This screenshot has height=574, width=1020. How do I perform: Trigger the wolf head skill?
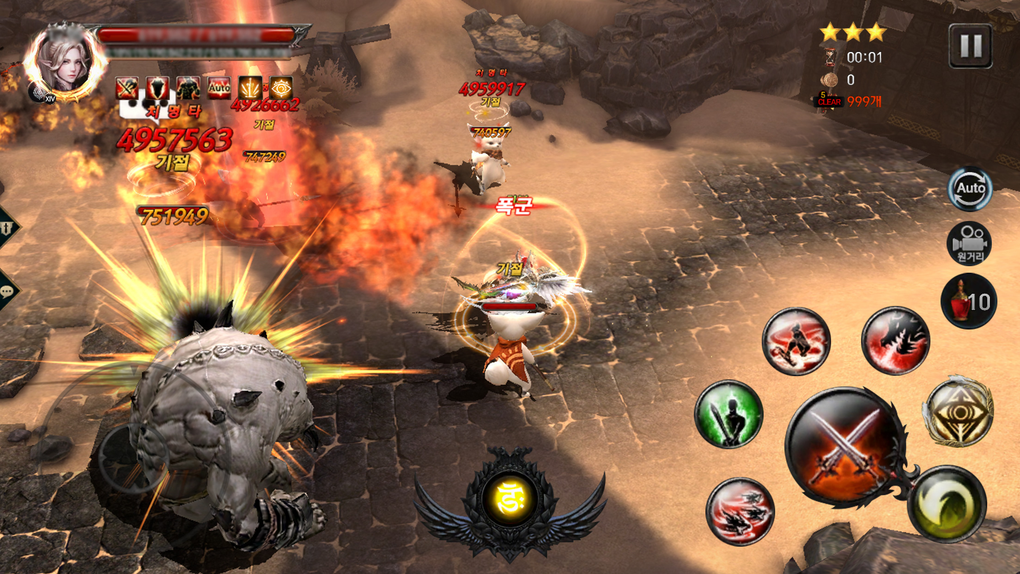click(x=895, y=341)
